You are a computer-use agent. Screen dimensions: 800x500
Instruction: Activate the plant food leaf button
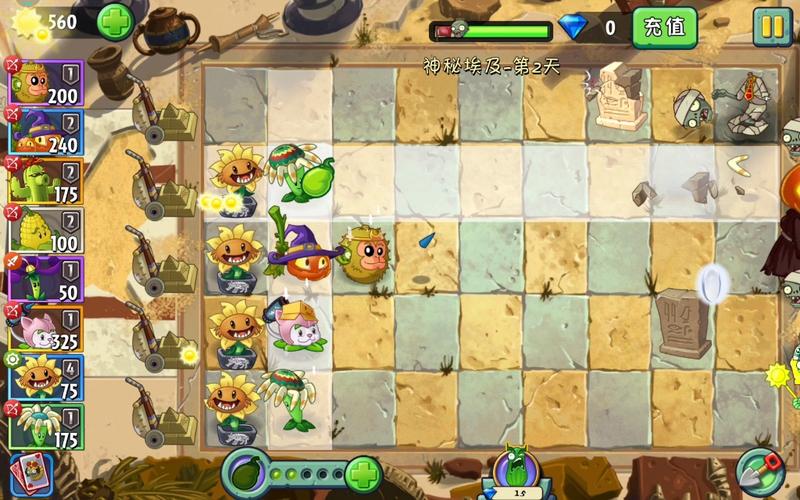(245, 472)
